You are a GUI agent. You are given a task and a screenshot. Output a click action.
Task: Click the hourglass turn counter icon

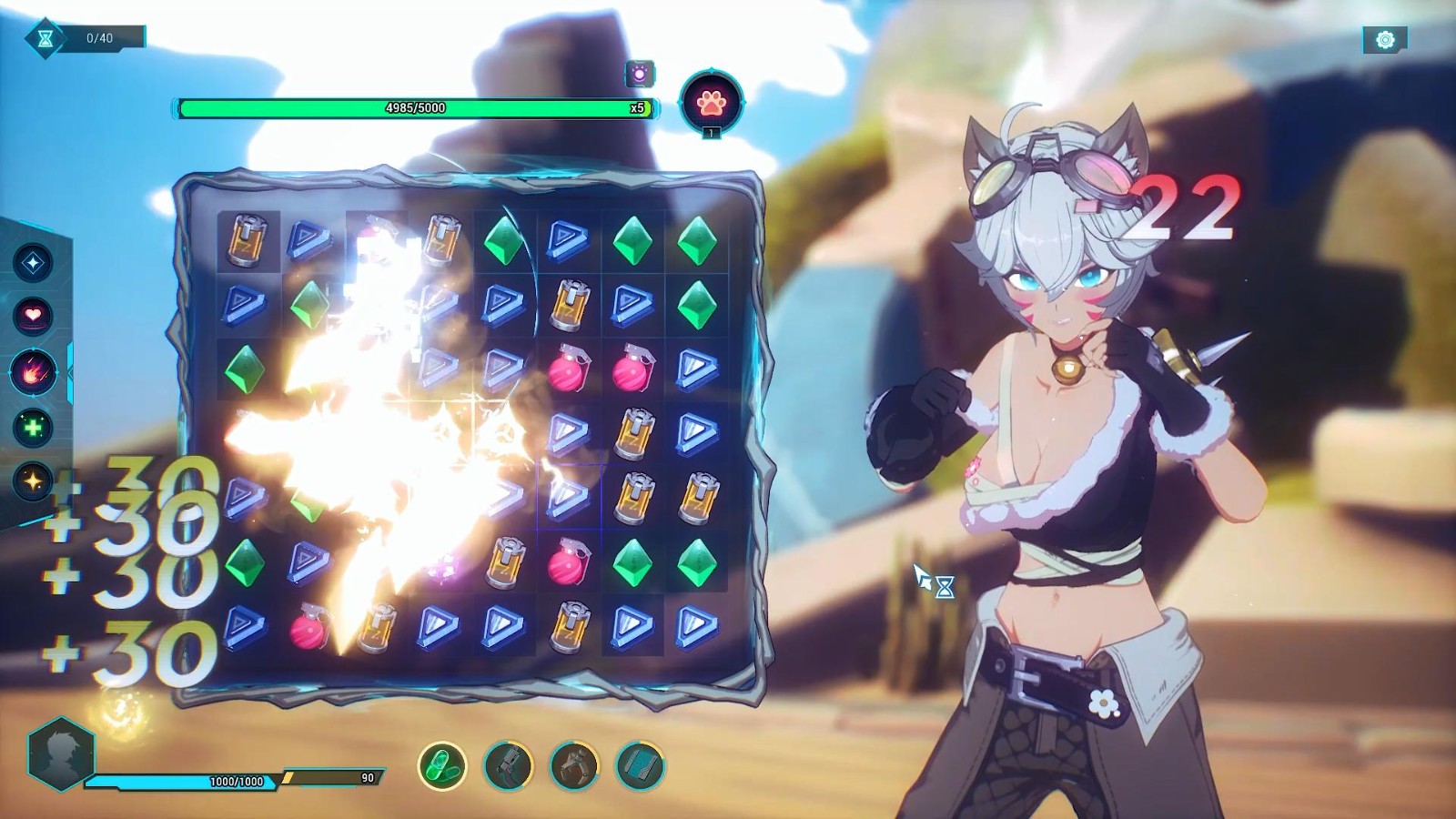45,38
